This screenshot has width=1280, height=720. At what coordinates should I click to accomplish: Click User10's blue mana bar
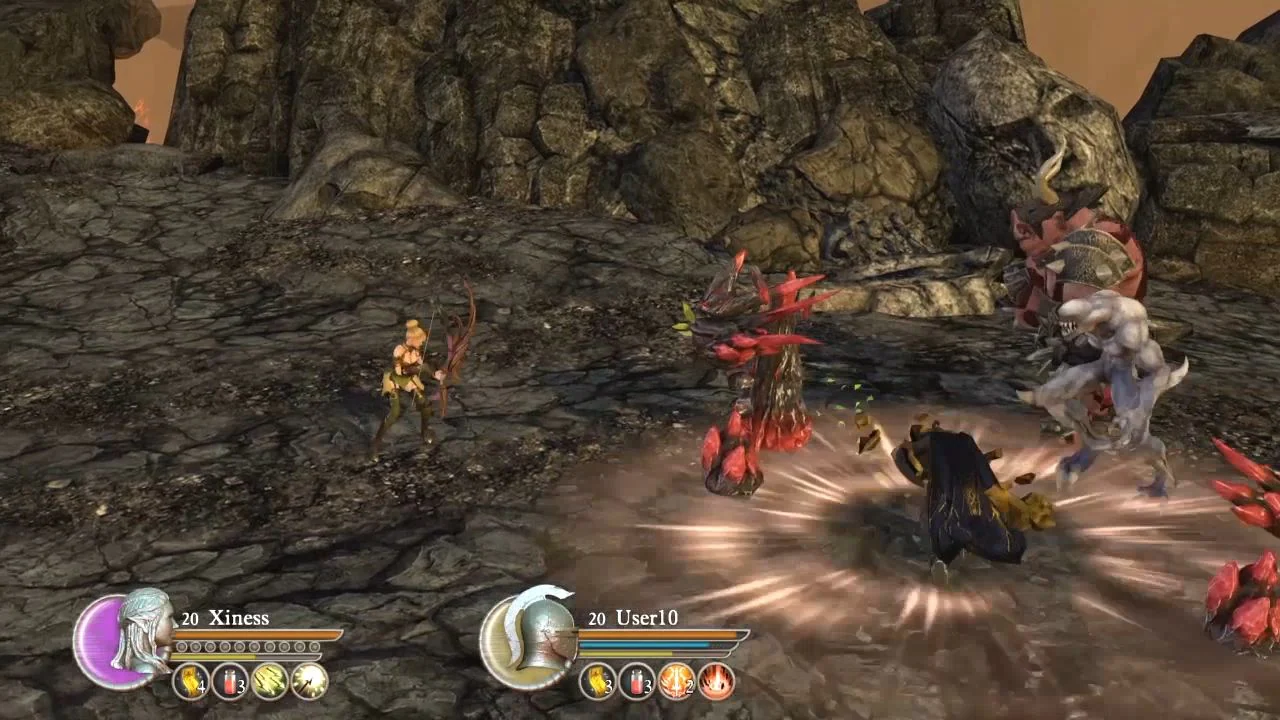[645, 644]
